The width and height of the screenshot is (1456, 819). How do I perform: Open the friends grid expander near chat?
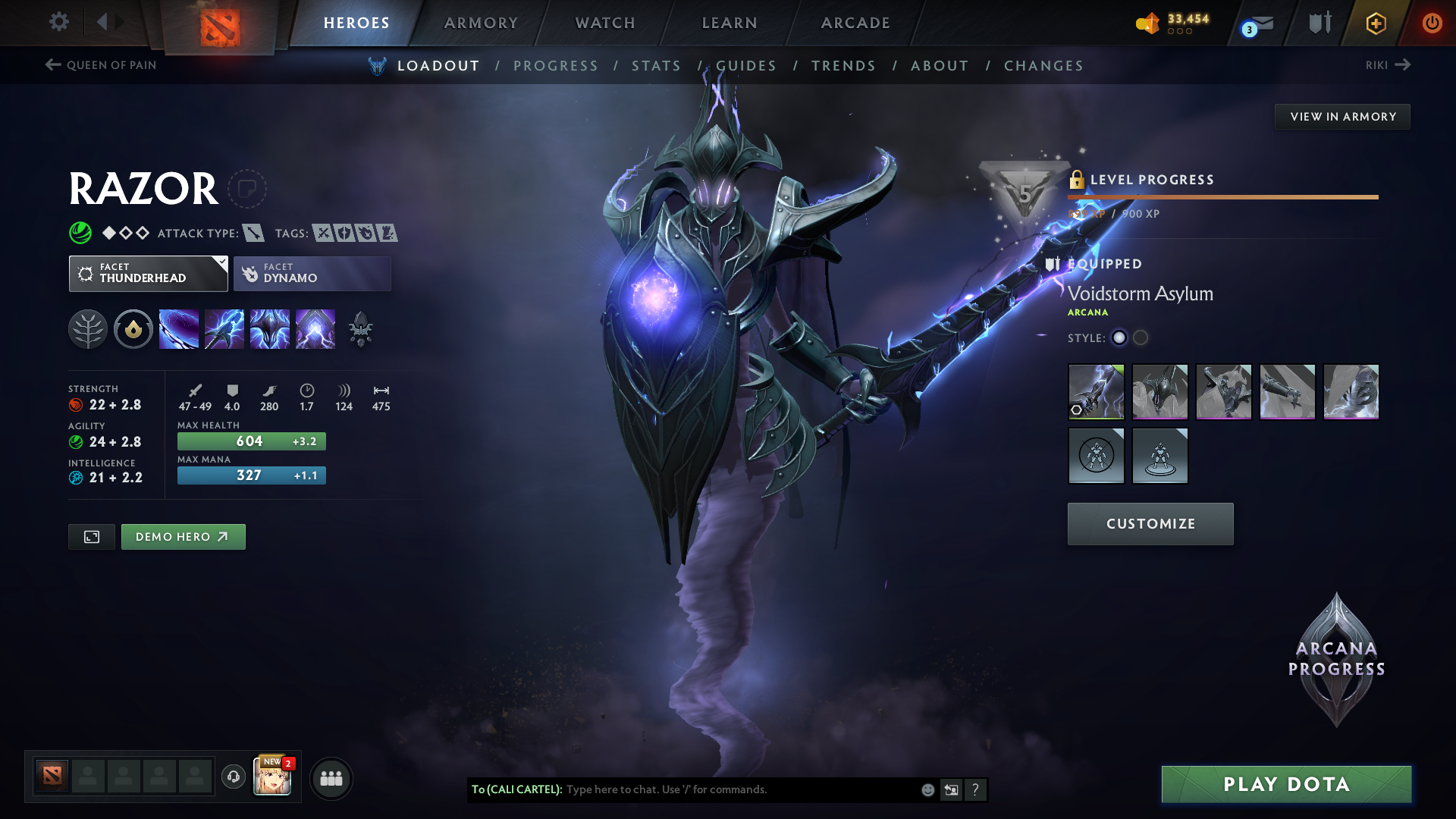point(331,777)
